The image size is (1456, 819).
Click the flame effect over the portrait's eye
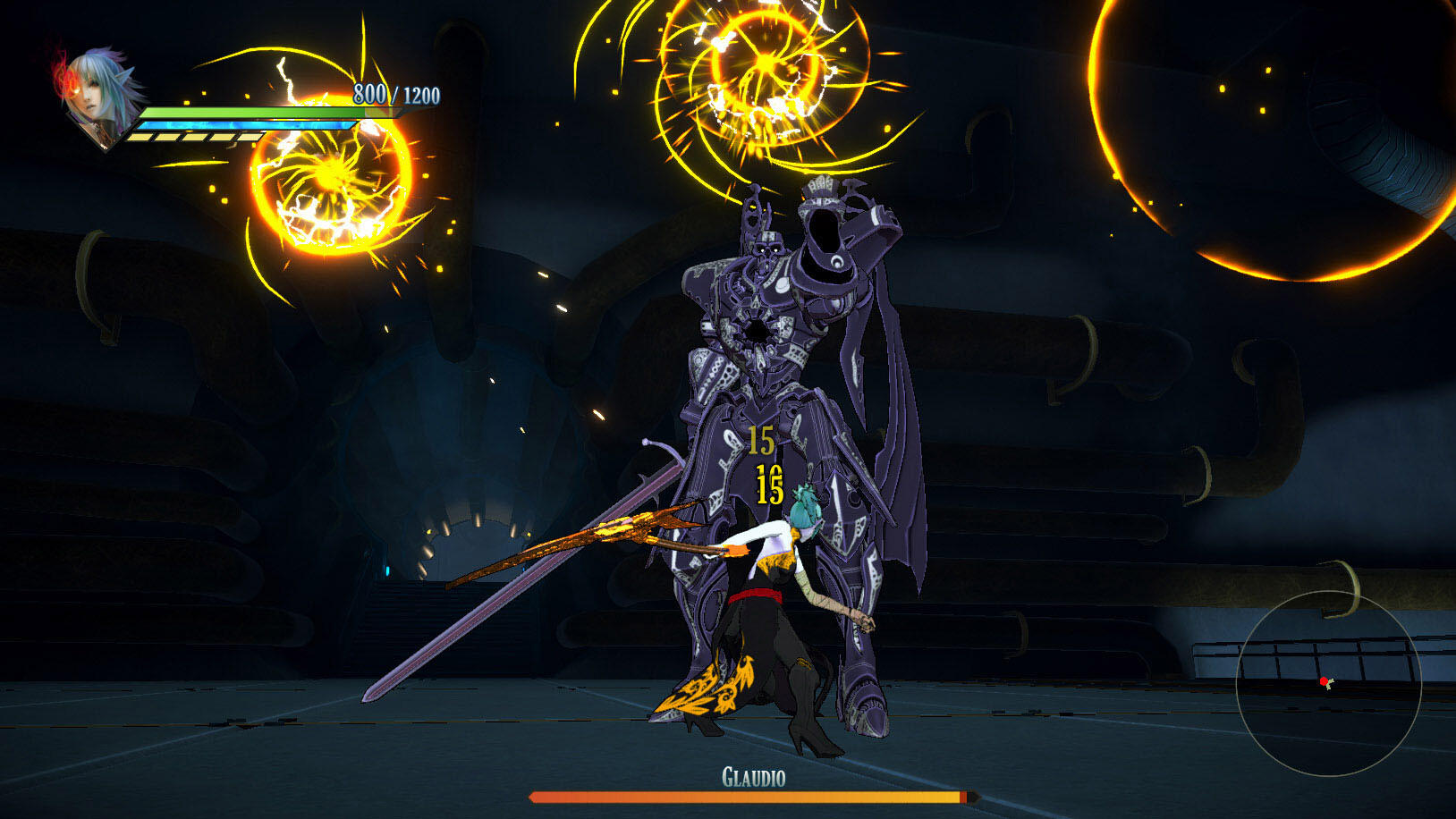click(70, 82)
